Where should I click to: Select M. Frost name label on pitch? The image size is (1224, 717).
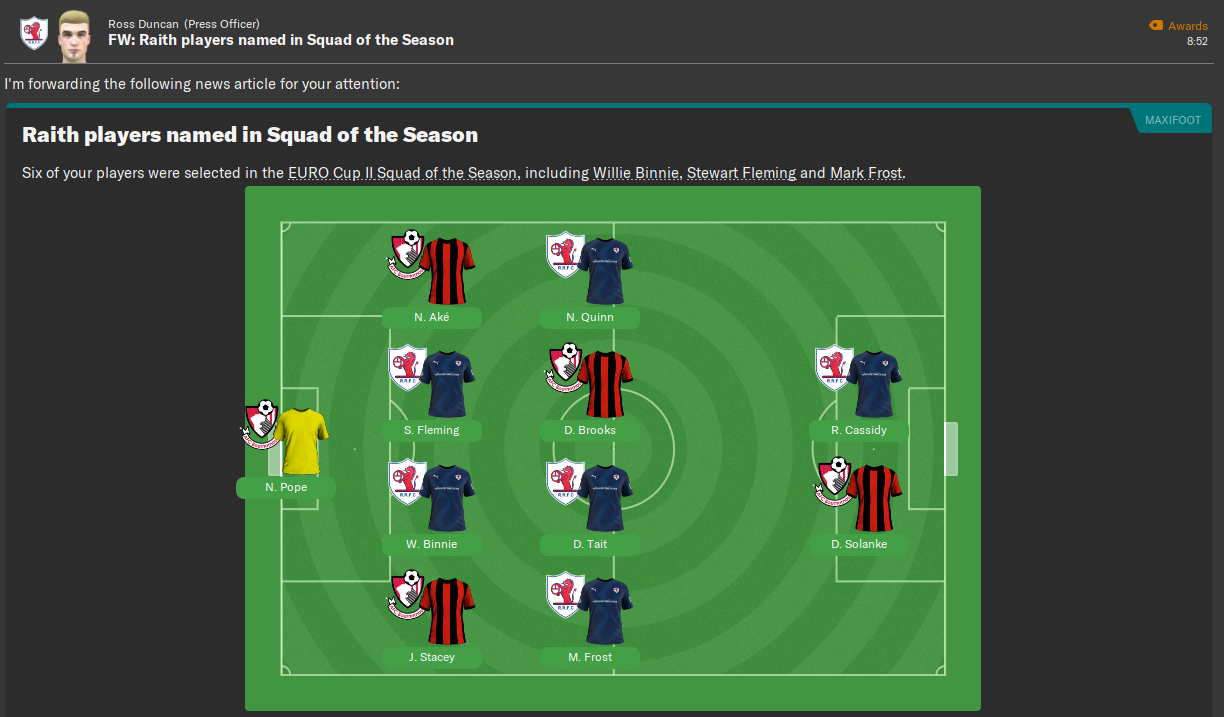pos(590,658)
